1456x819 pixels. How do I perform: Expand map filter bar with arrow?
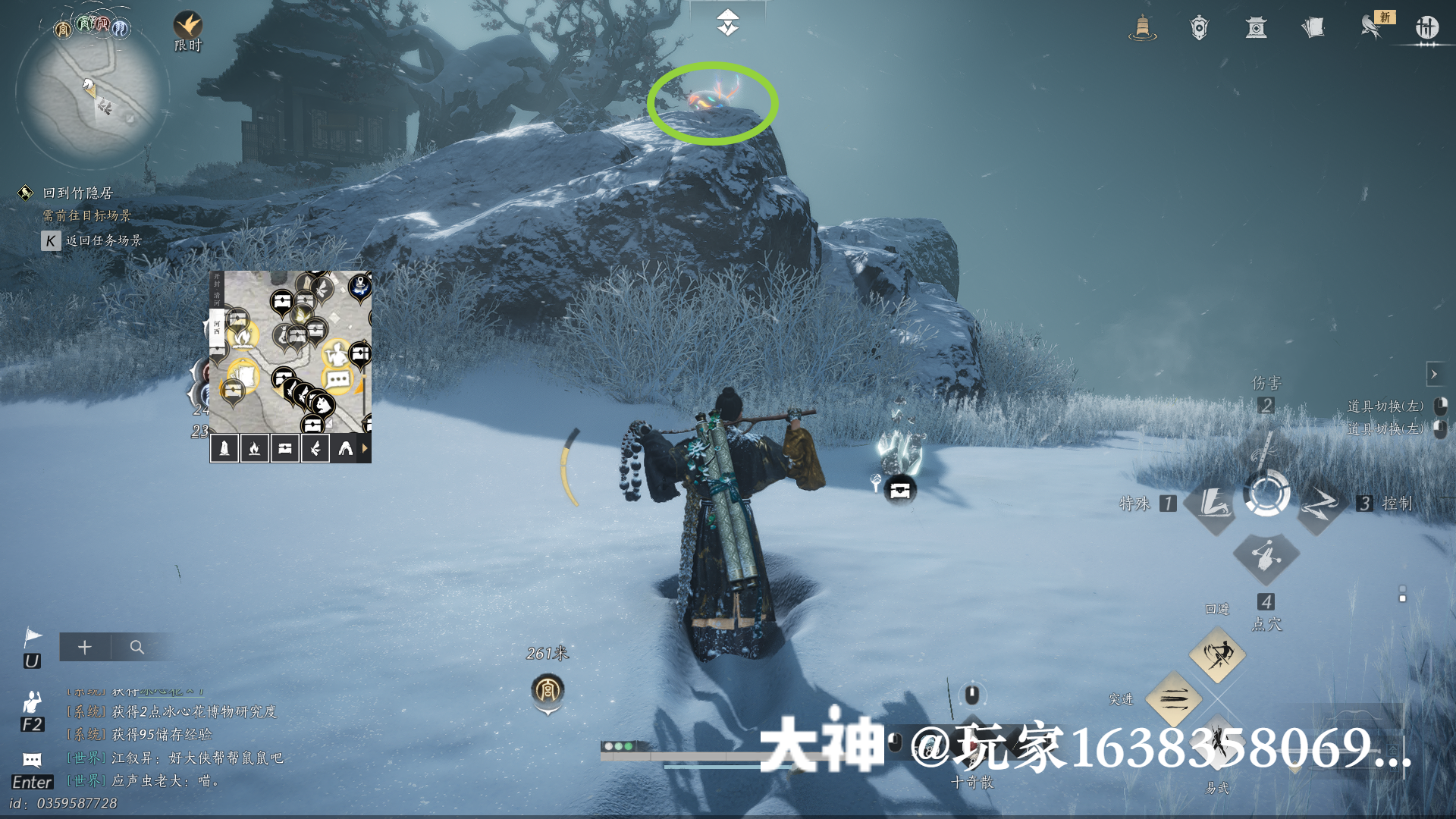365,448
